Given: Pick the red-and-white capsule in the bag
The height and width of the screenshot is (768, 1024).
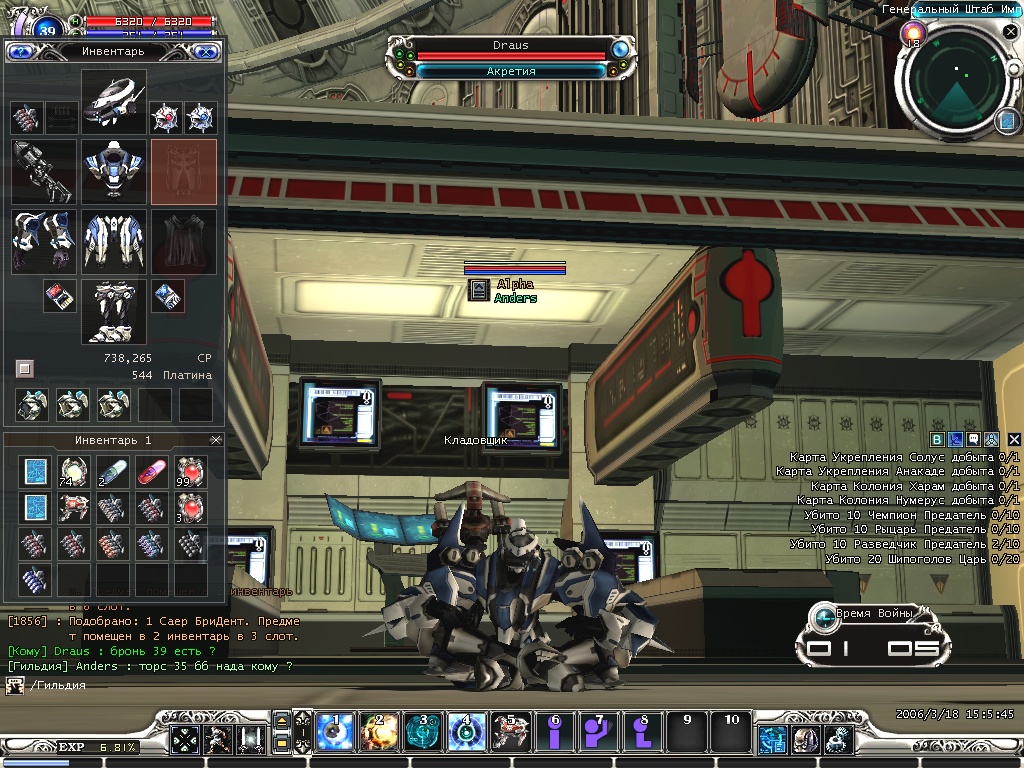Looking at the screenshot, I should point(151,470).
